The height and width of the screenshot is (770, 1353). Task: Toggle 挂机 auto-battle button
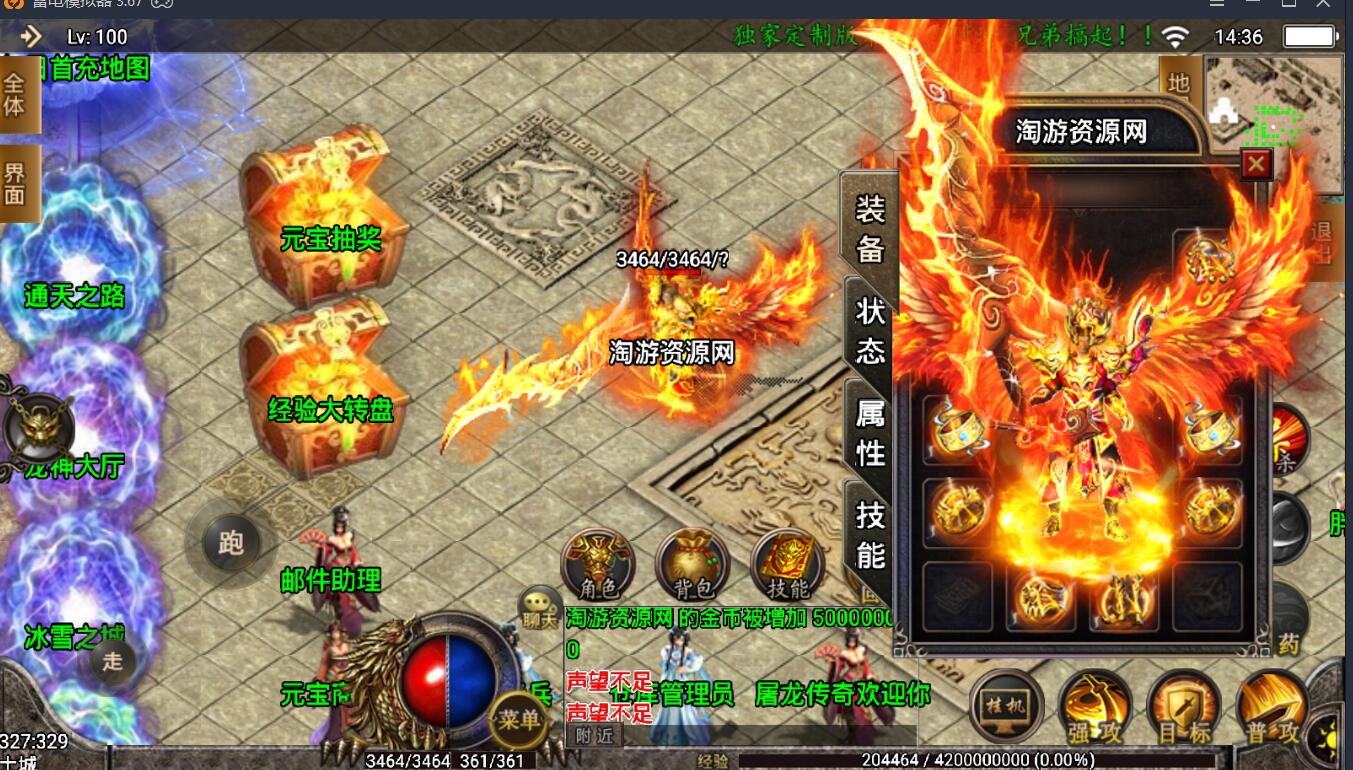coord(1007,707)
